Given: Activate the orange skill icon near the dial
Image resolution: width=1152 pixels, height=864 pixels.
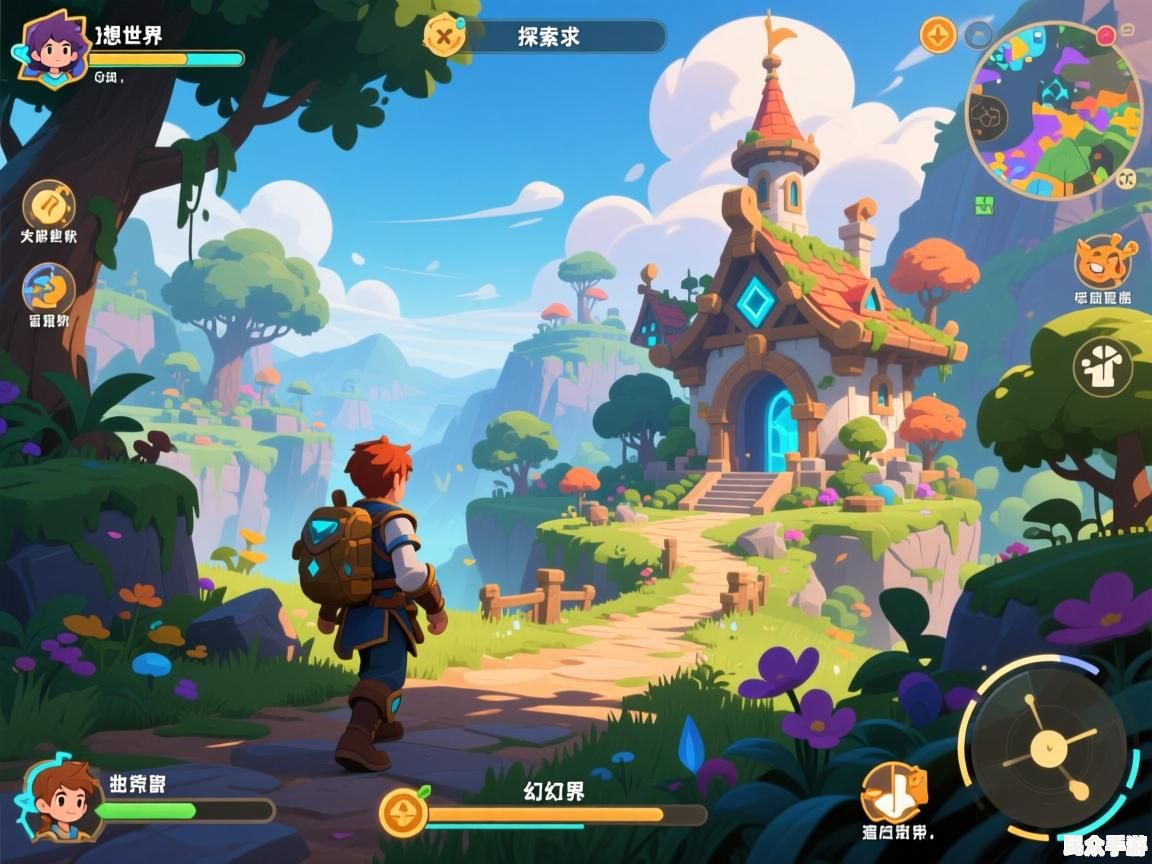Looking at the screenshot, I should 893,793.
